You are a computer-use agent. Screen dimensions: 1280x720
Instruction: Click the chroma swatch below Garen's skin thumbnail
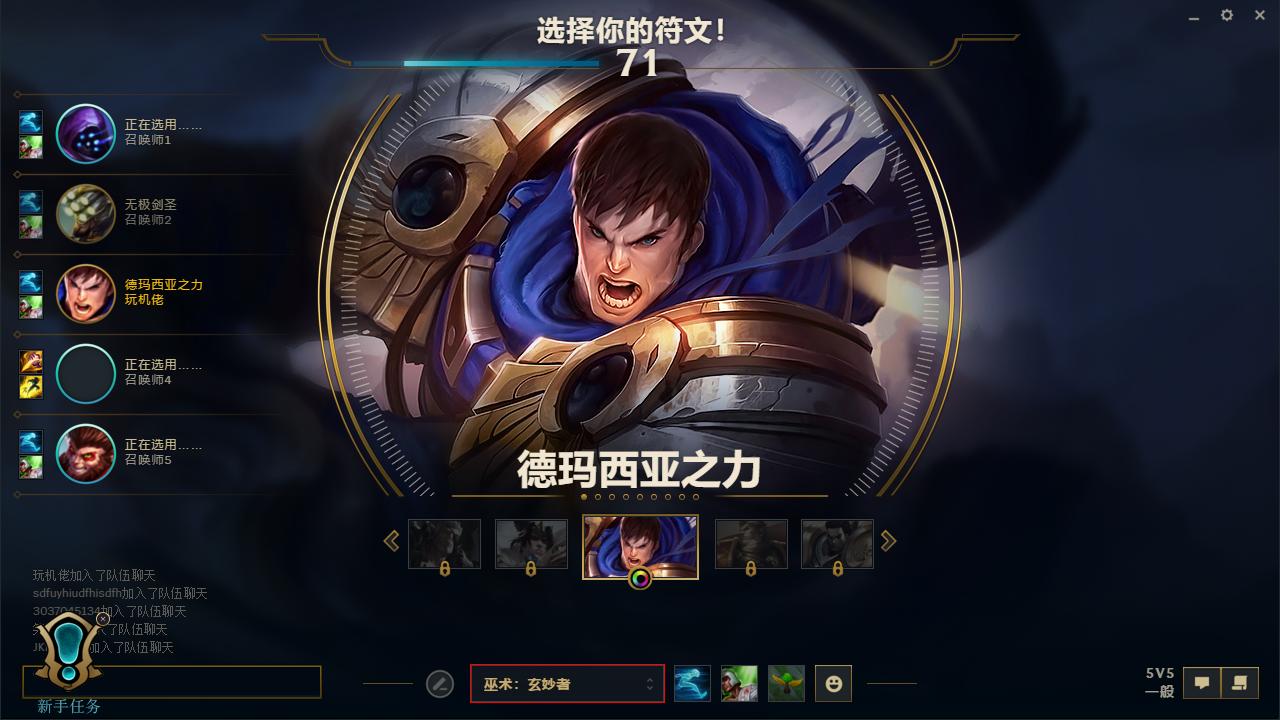coord(640,577)
